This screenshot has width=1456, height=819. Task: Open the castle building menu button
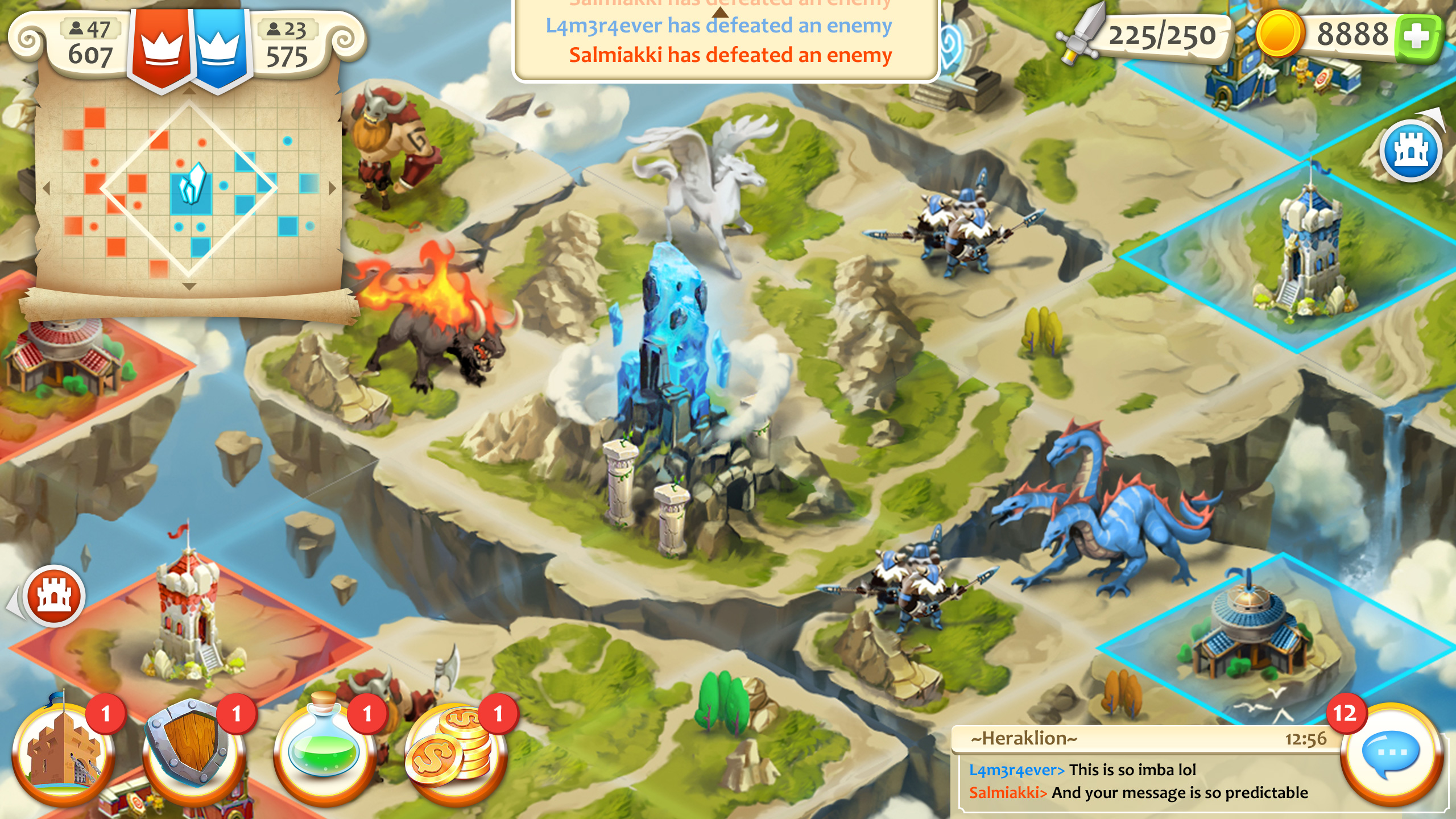point(64,754)
